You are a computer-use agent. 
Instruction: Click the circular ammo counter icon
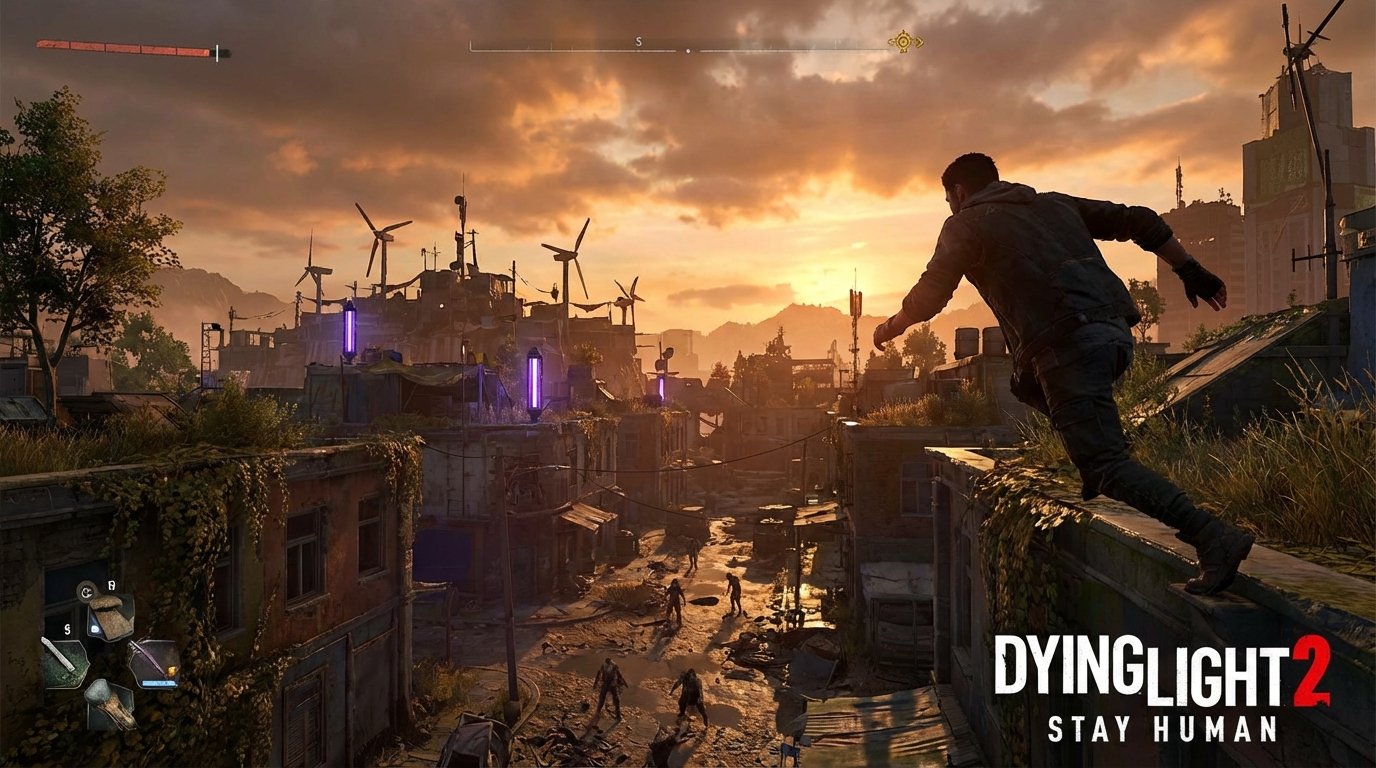(x=86, y=593)
